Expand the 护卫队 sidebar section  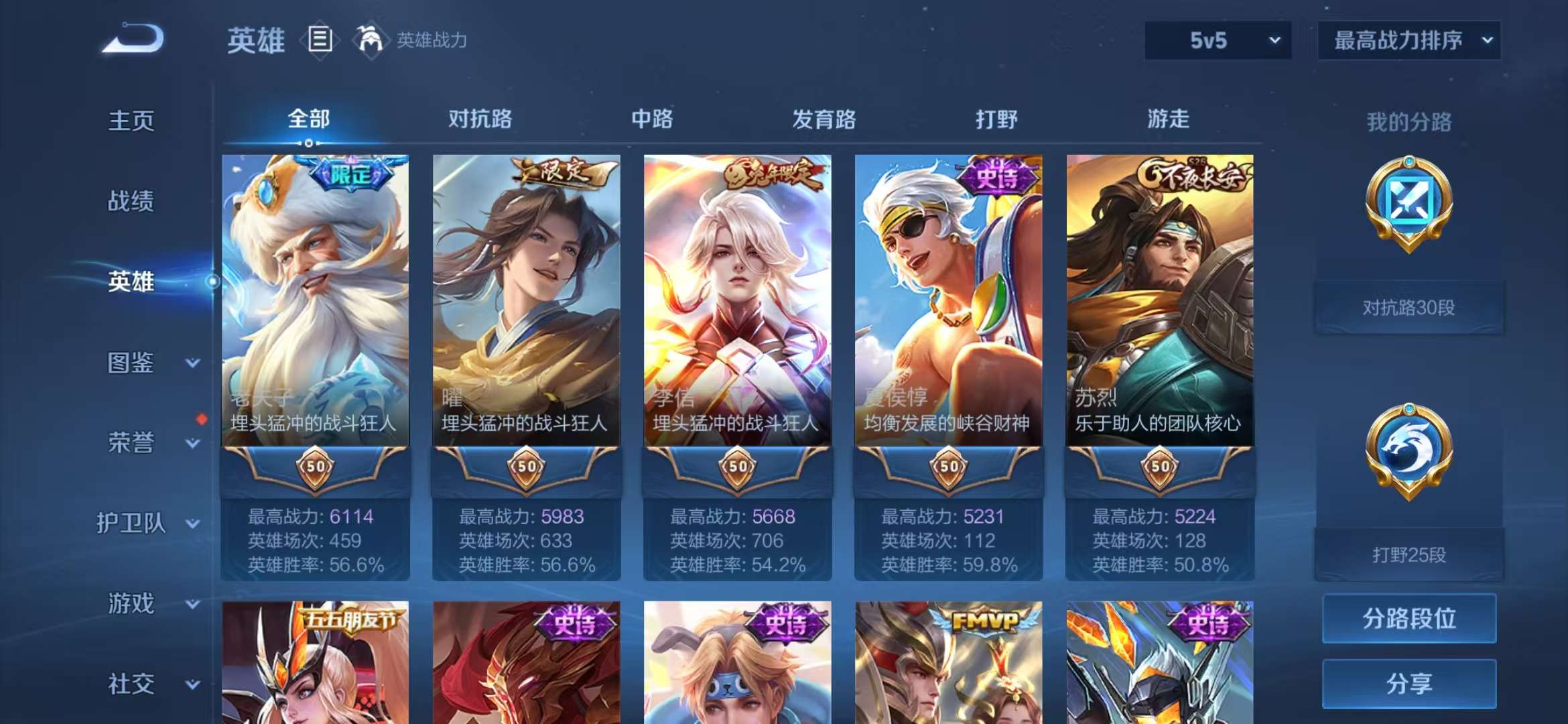(134, 524)
